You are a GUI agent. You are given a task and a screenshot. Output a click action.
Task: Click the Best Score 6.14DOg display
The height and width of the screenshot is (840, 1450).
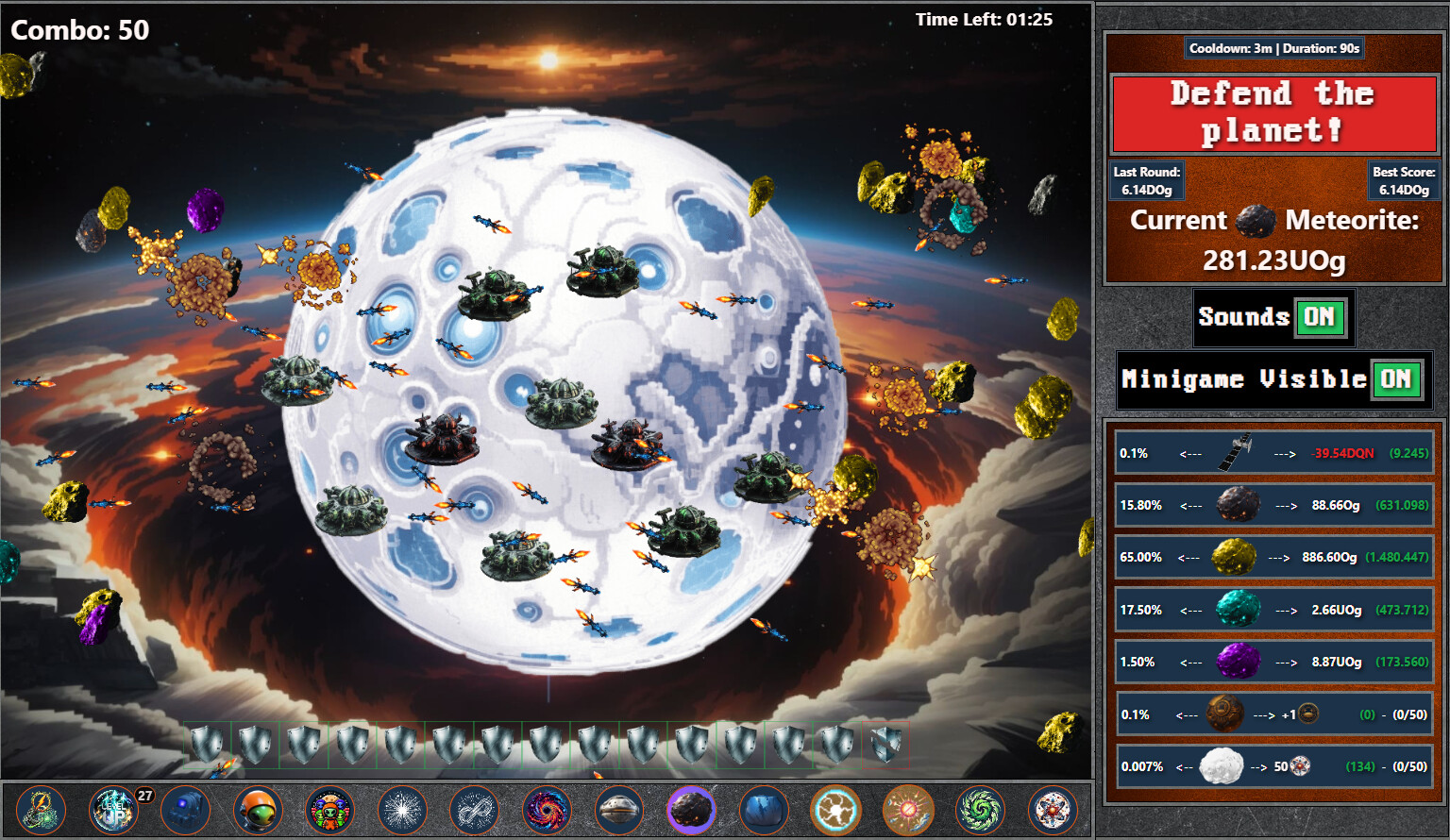pyautogui.click(x=1404, y=178)
